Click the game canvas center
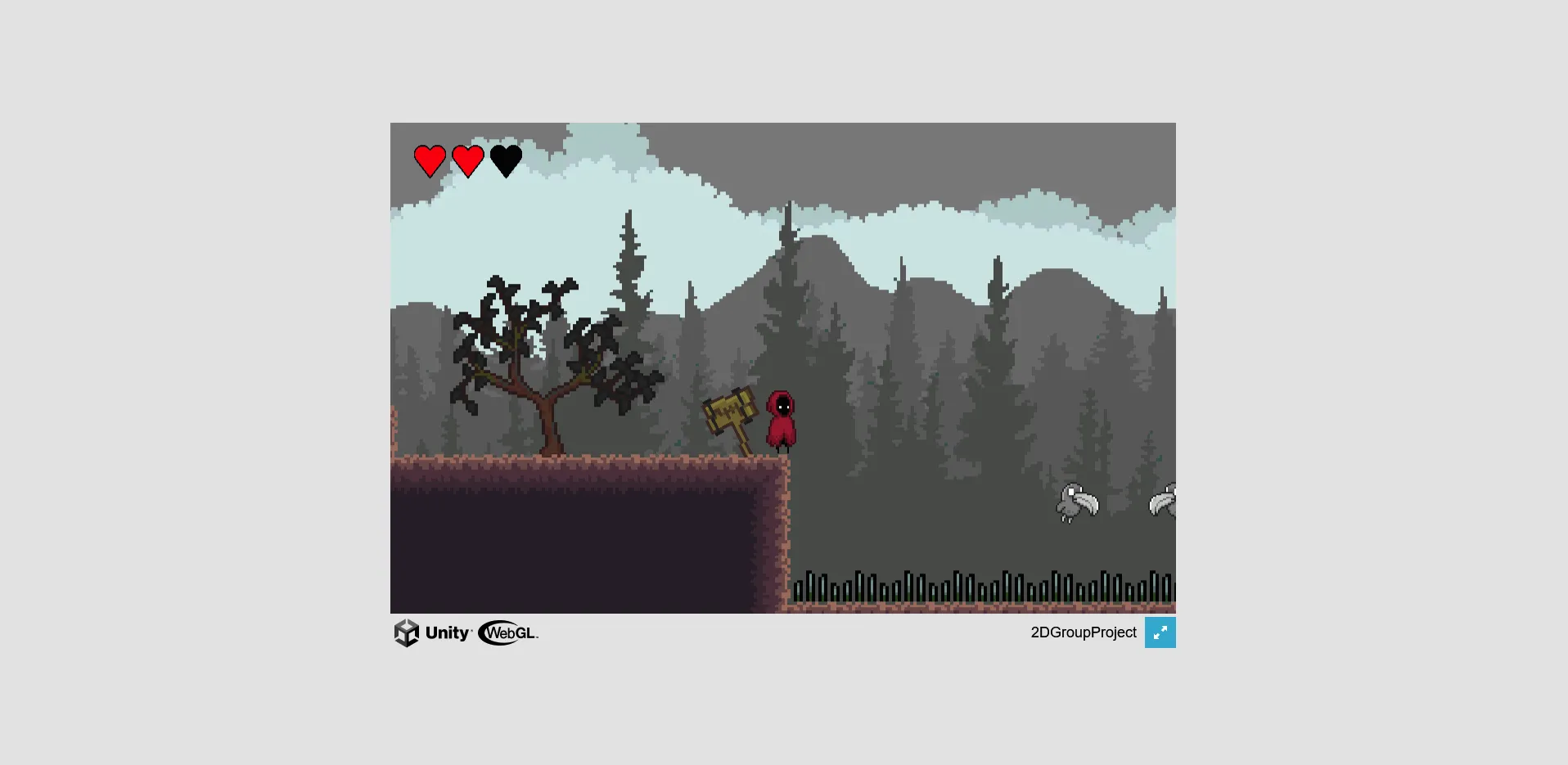 [x=782, y=367]
